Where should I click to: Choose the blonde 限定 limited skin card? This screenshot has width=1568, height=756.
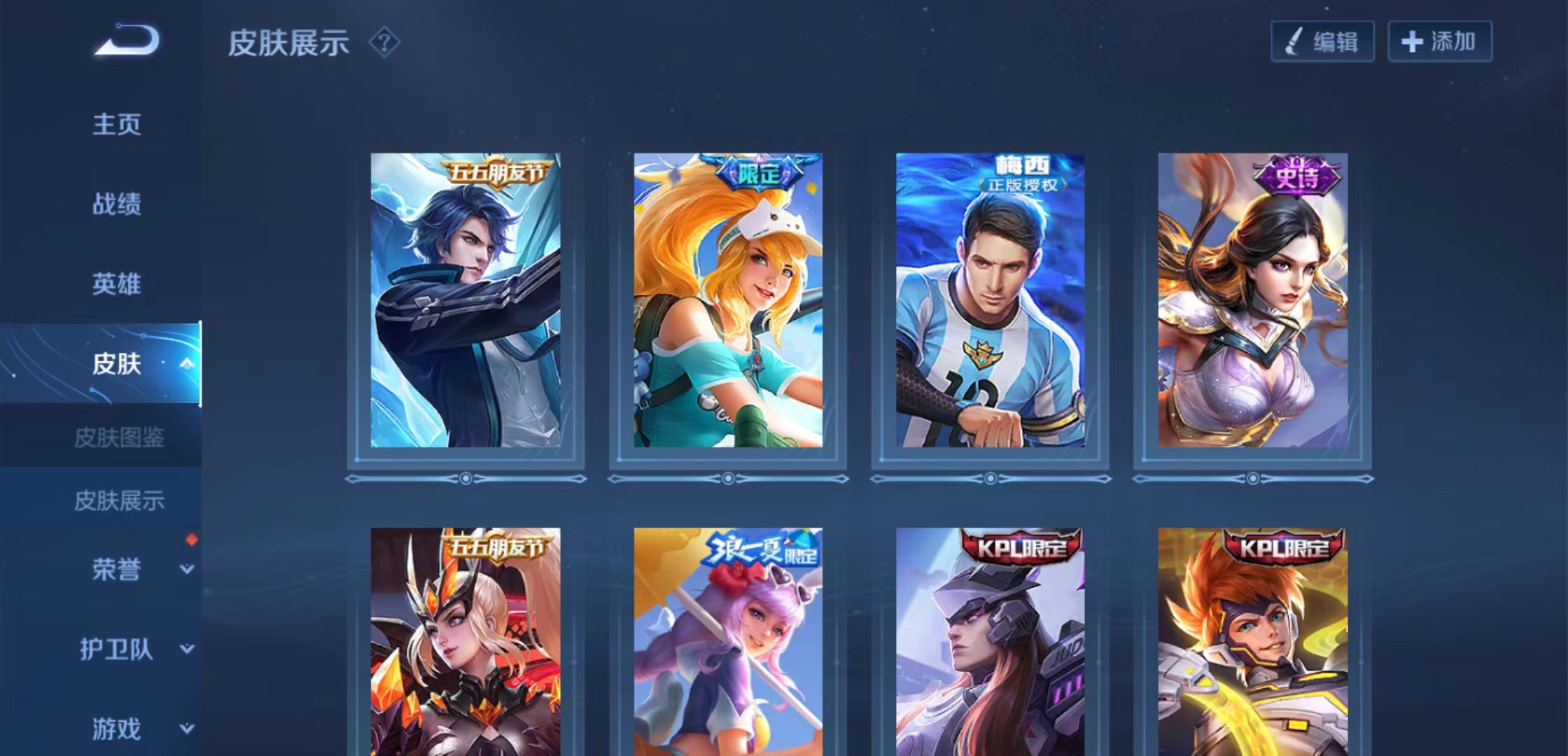point(728,301)
